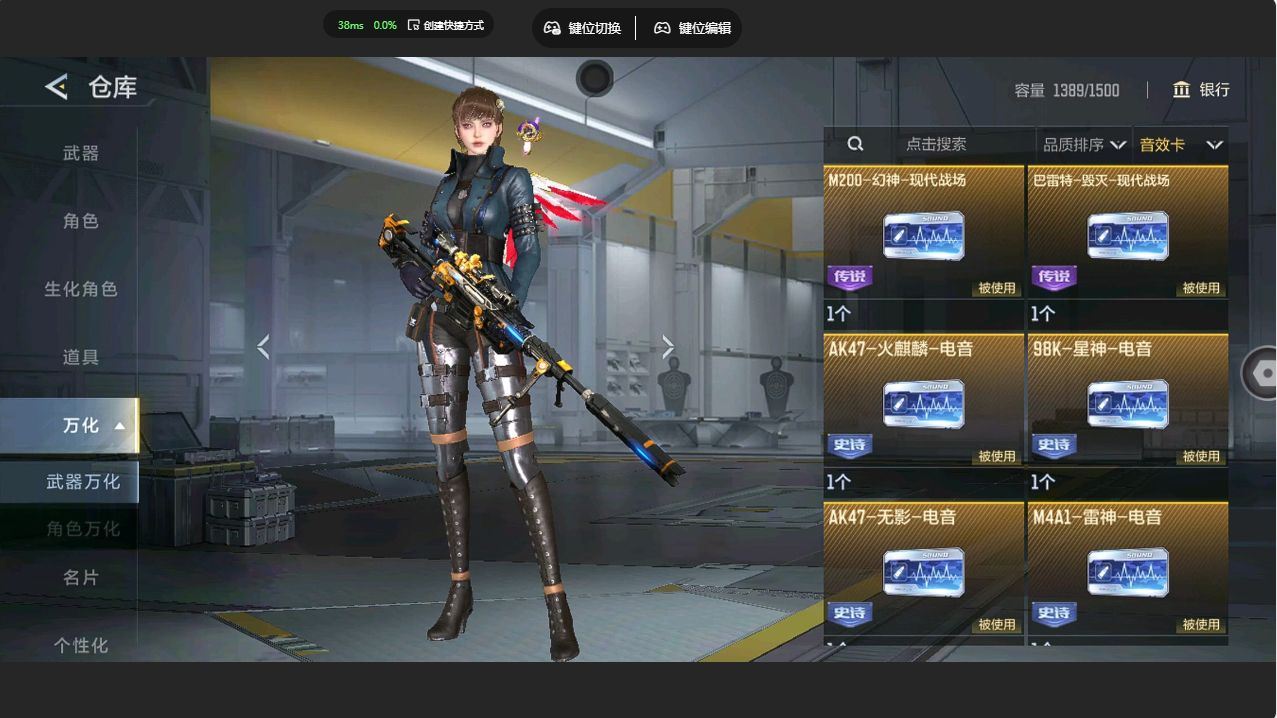
Task: Choose the 武器万化 subcategory
Action: [x=82, y=482]
